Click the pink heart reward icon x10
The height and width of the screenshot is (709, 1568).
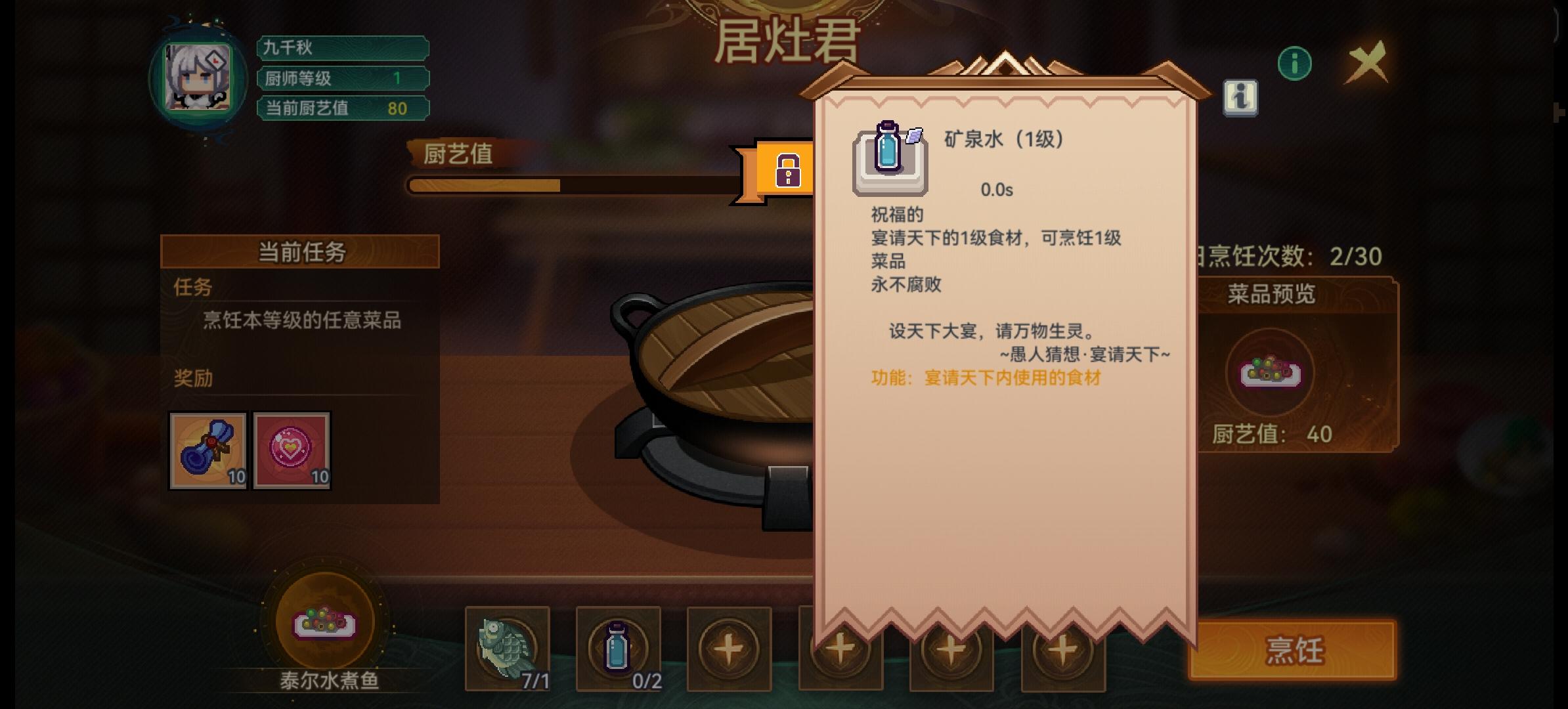[292, 450]
